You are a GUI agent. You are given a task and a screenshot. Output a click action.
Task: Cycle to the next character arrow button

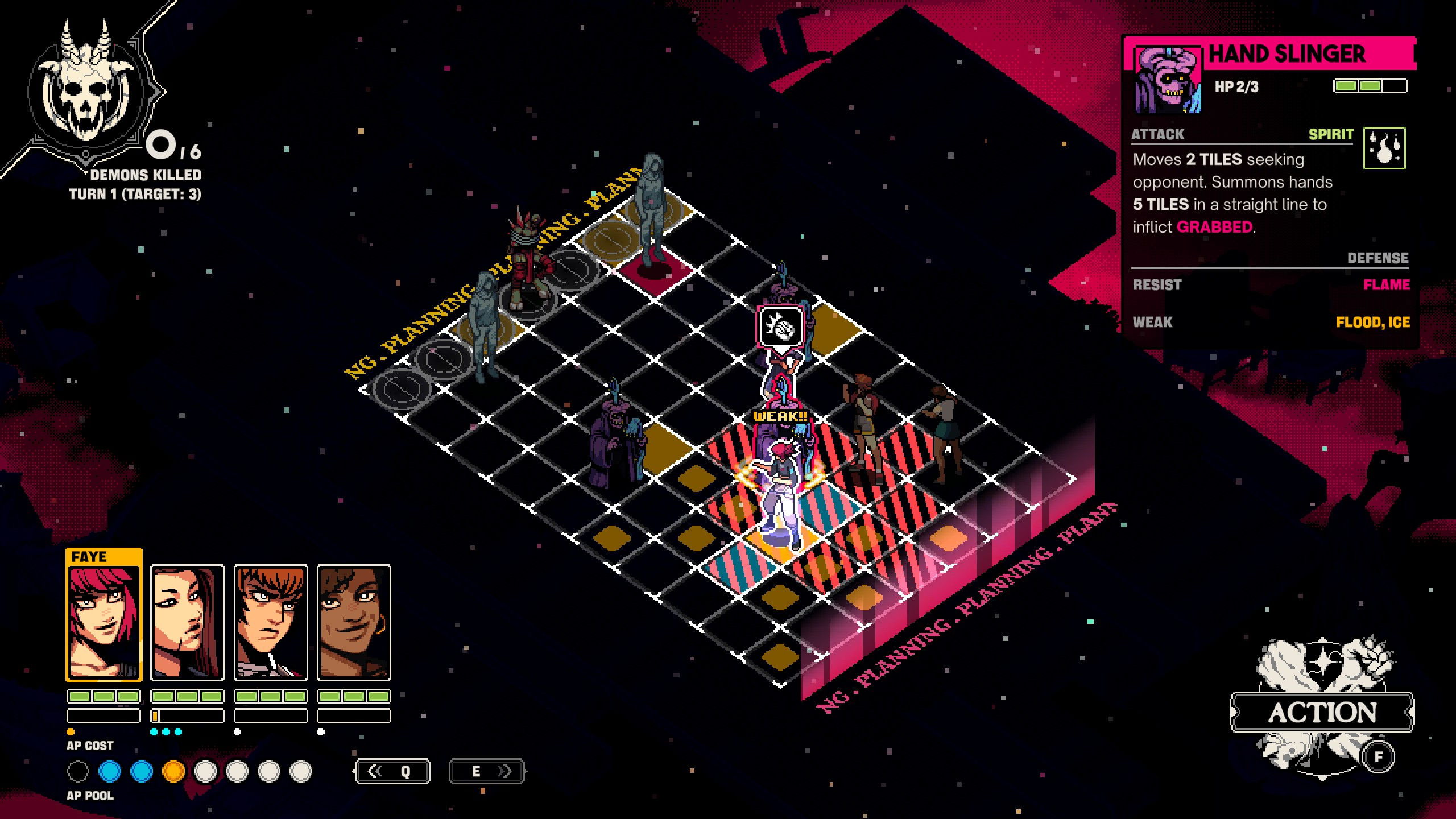(x=487, y=771)
